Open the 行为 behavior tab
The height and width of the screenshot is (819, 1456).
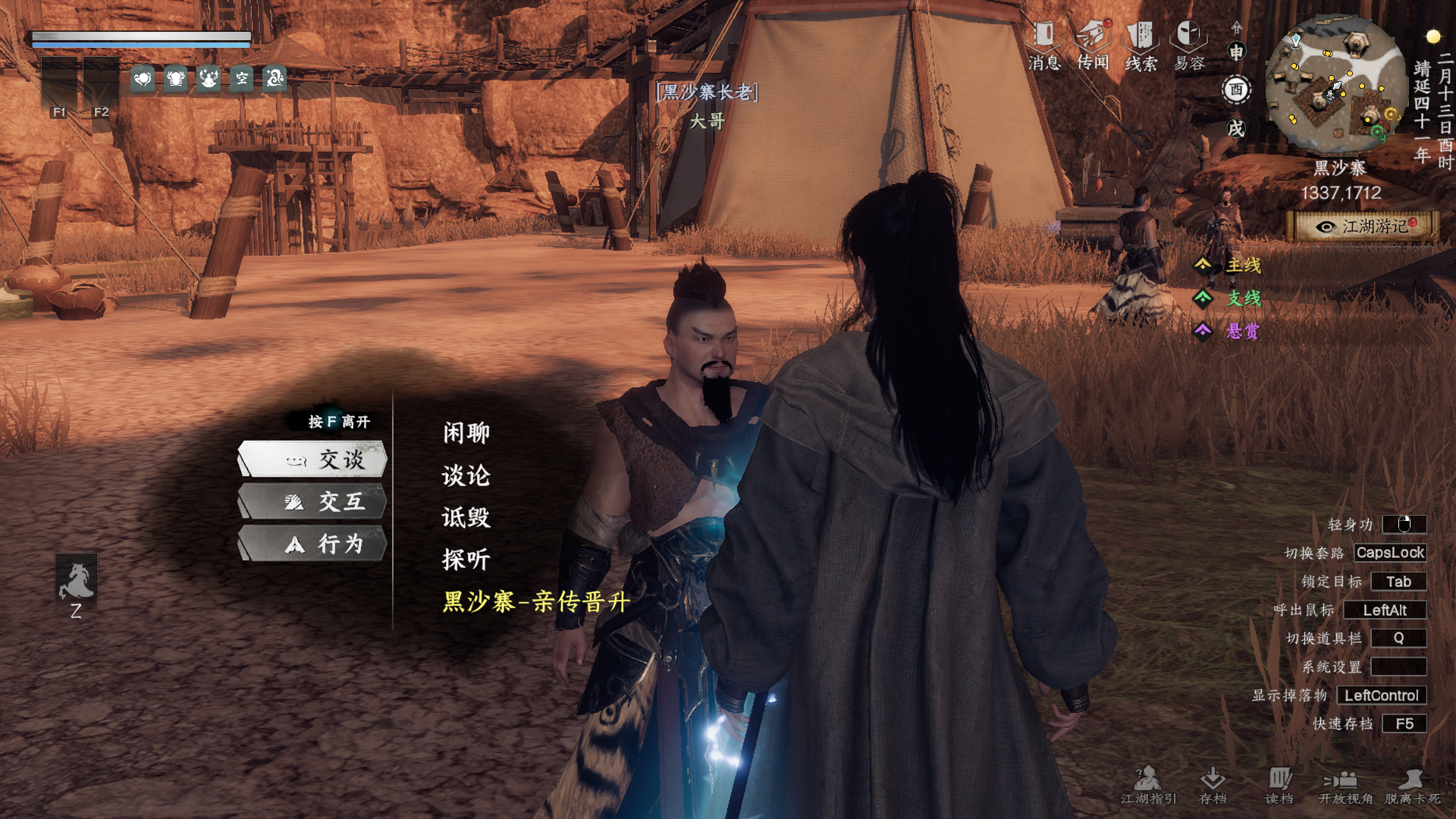[313, 544]
